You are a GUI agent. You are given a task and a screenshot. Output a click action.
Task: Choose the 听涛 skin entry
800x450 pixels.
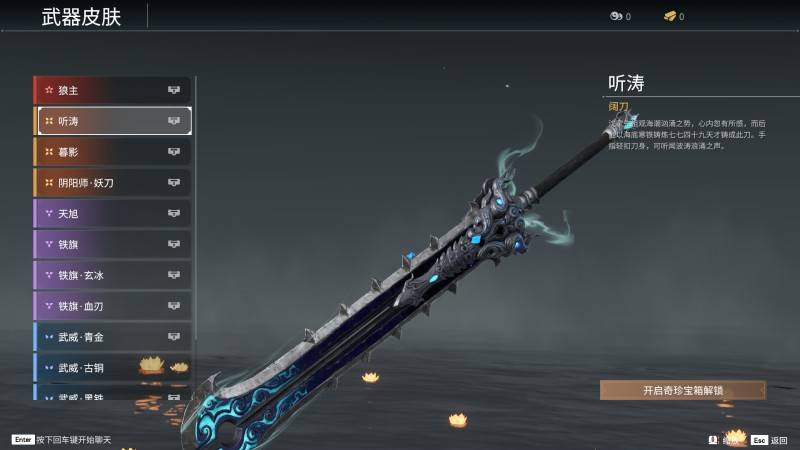(112, 121)
